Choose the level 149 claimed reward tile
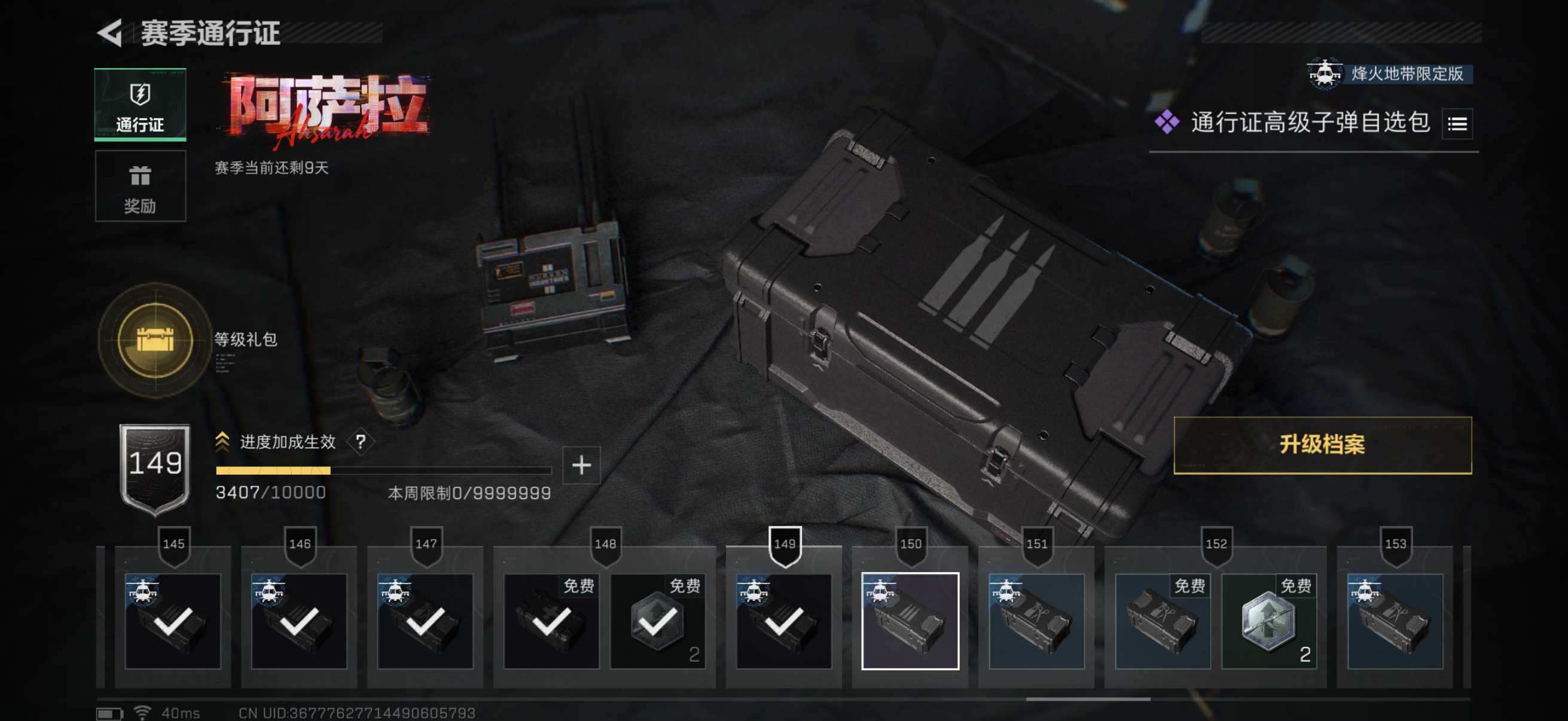The height and width of the screenshot is (721, 1568). click(x=784, y=621)
